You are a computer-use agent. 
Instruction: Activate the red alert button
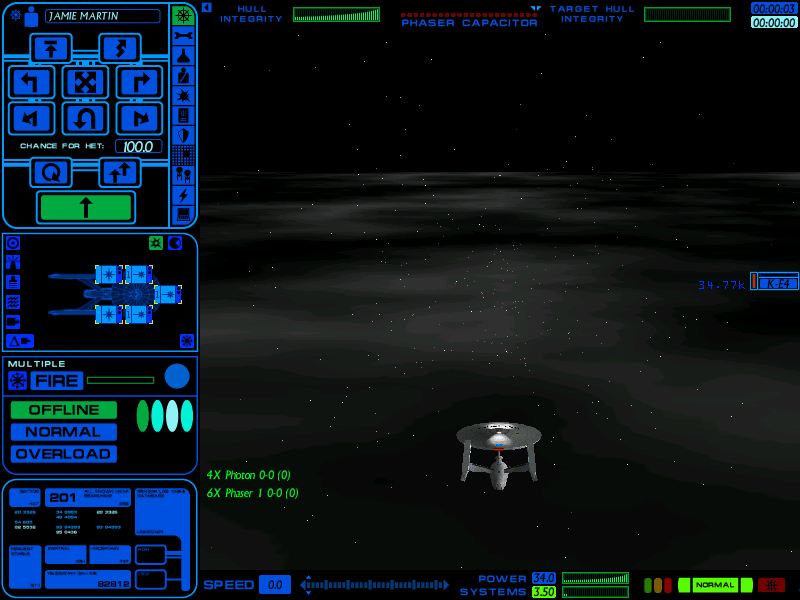[x=771, y=585]
